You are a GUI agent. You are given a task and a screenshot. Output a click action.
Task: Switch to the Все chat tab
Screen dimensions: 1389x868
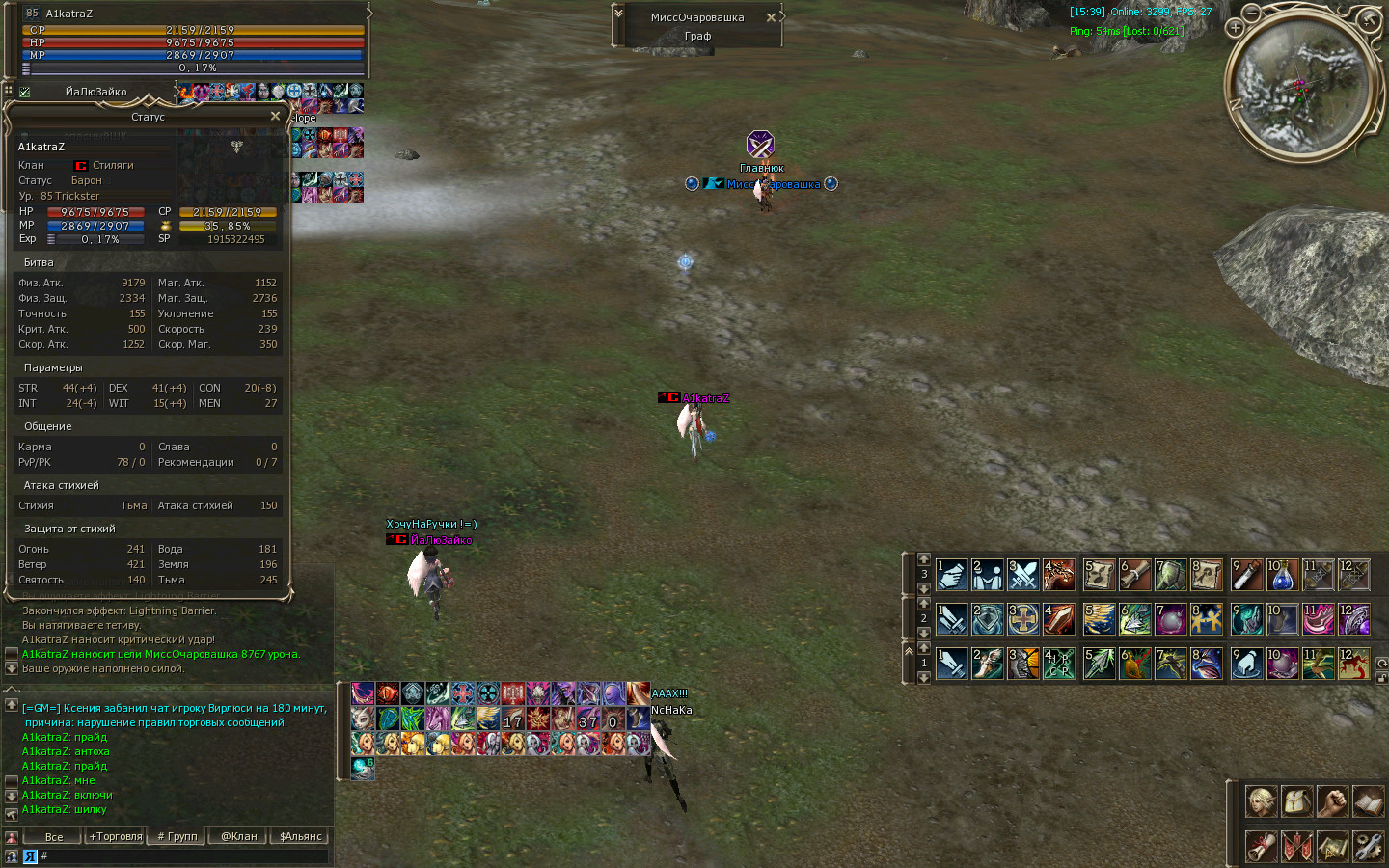(x=54, y=836)
